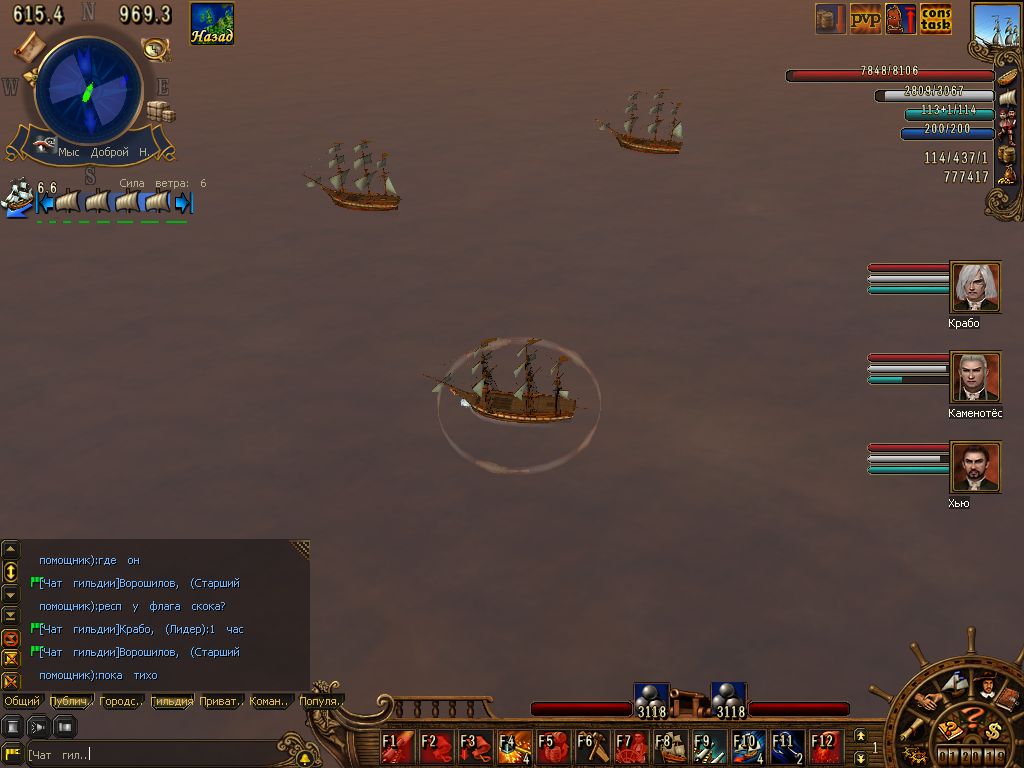Open the parchment scroll icon beside the radar
Screen dimensions: 1024x768
pos(29,45)
